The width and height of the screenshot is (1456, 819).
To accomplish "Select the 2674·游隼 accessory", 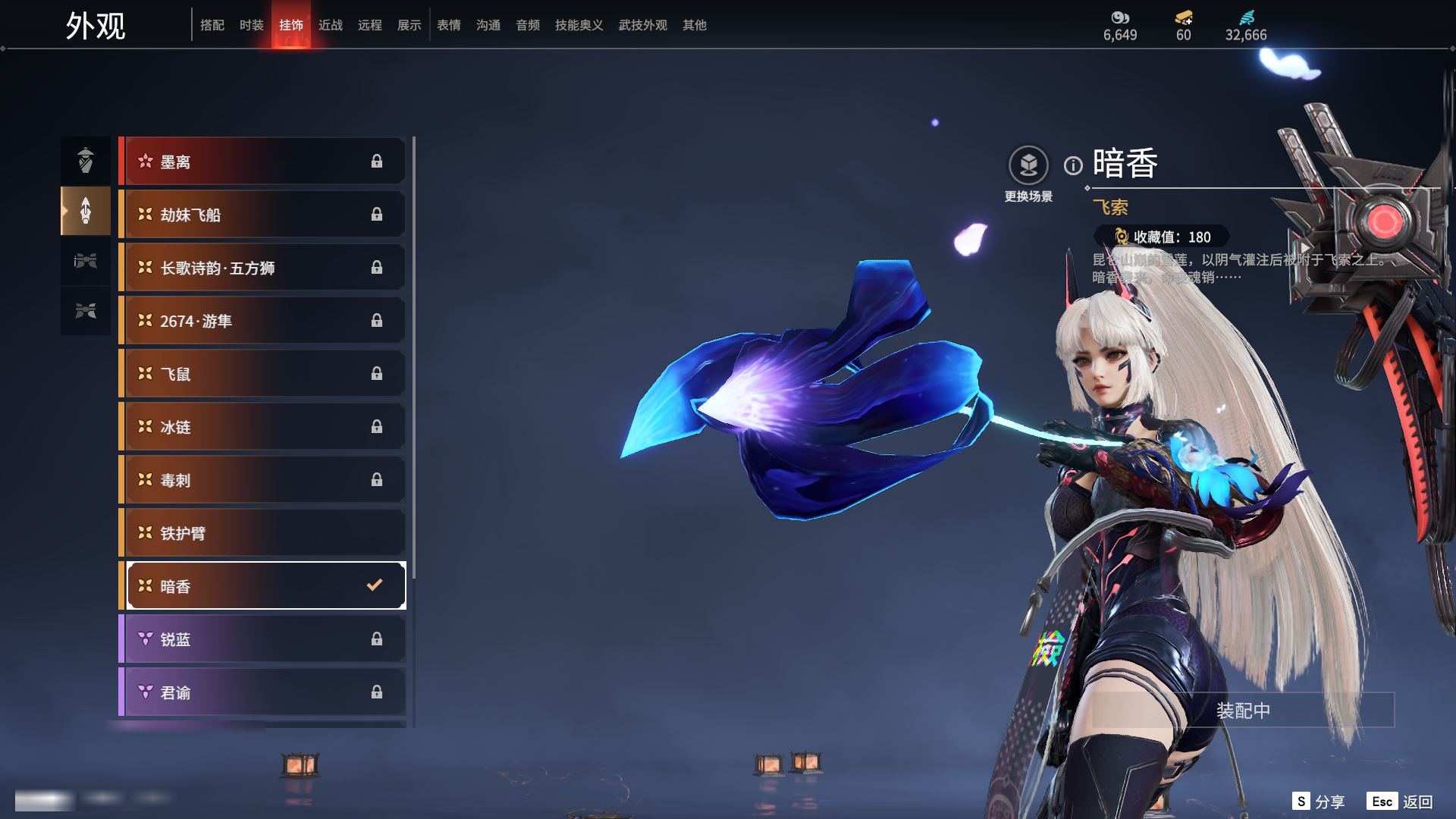I will pos(262,321).
